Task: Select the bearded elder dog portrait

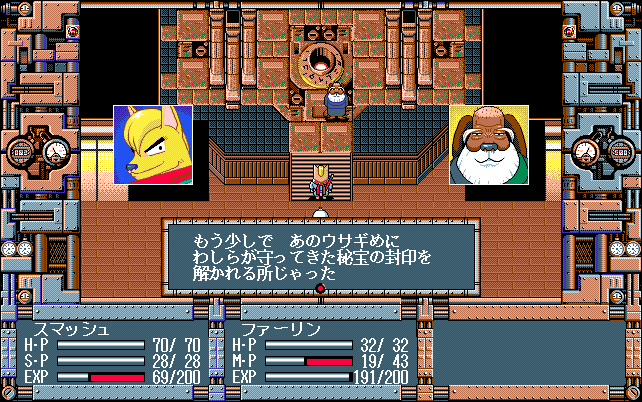Action: 488,145
